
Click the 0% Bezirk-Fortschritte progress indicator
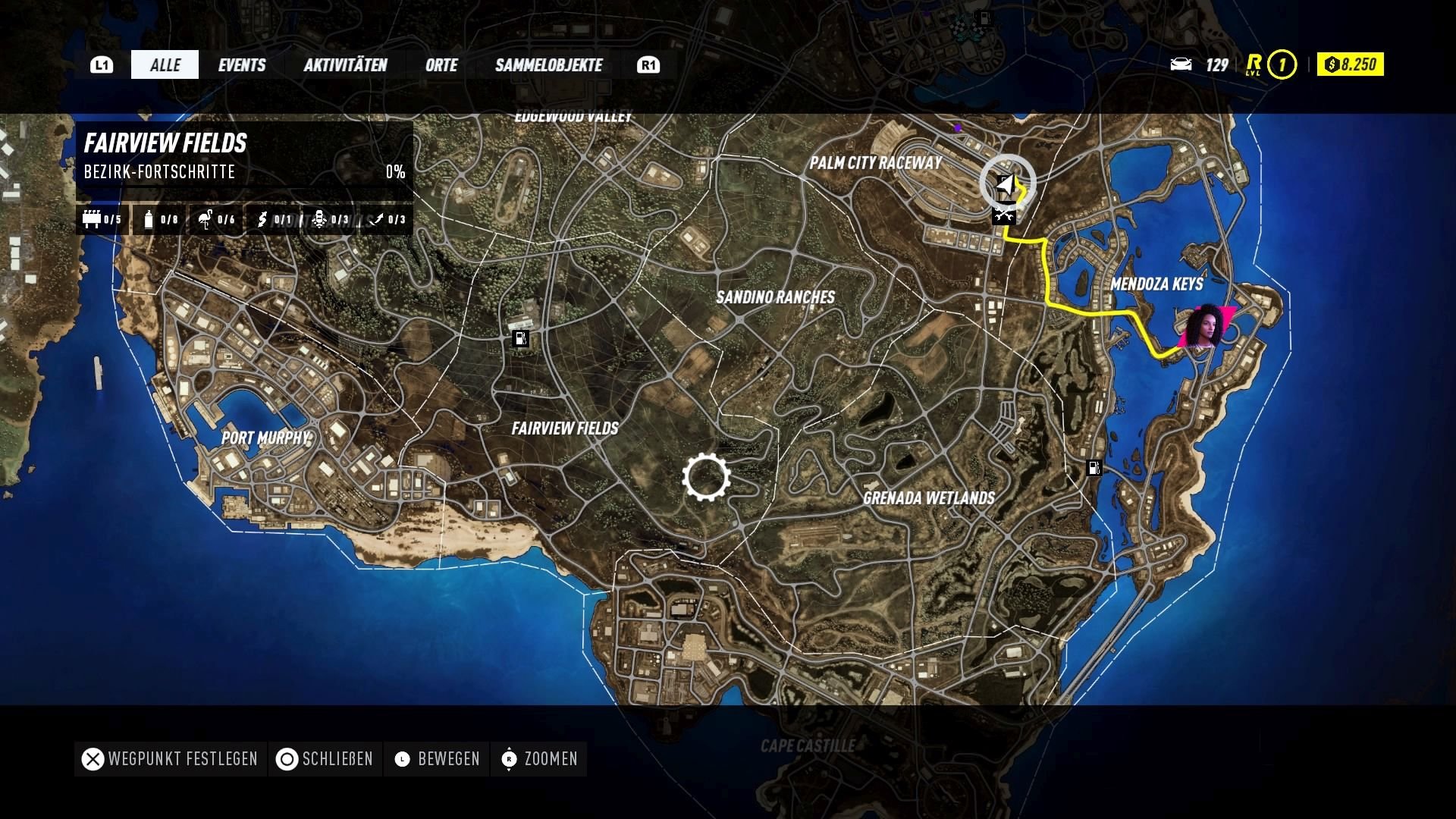[396, 173]
